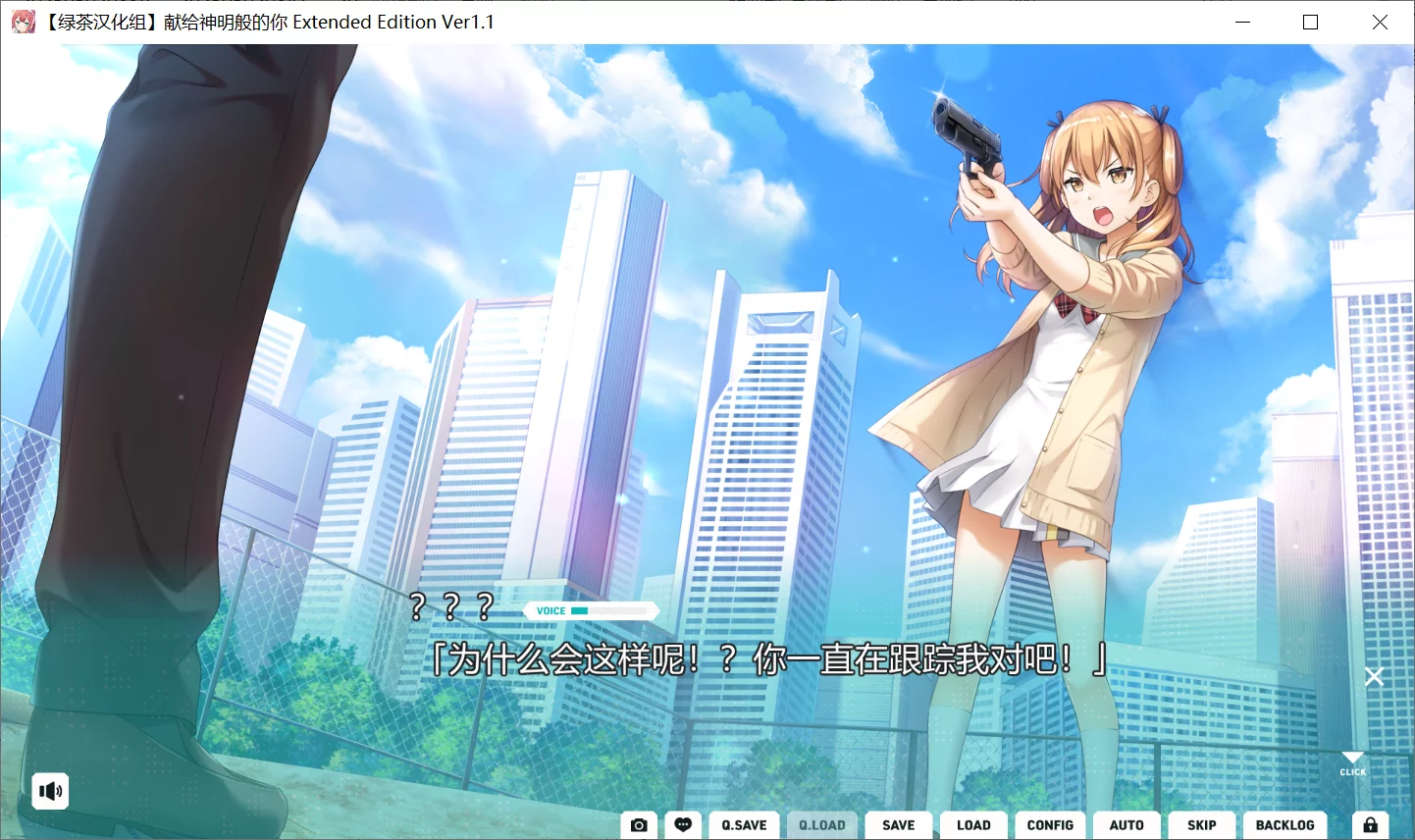The image size is (1415, 840).
Task: Enable SKIP mode to fast-forward text
Action: tap(1201, 824)
